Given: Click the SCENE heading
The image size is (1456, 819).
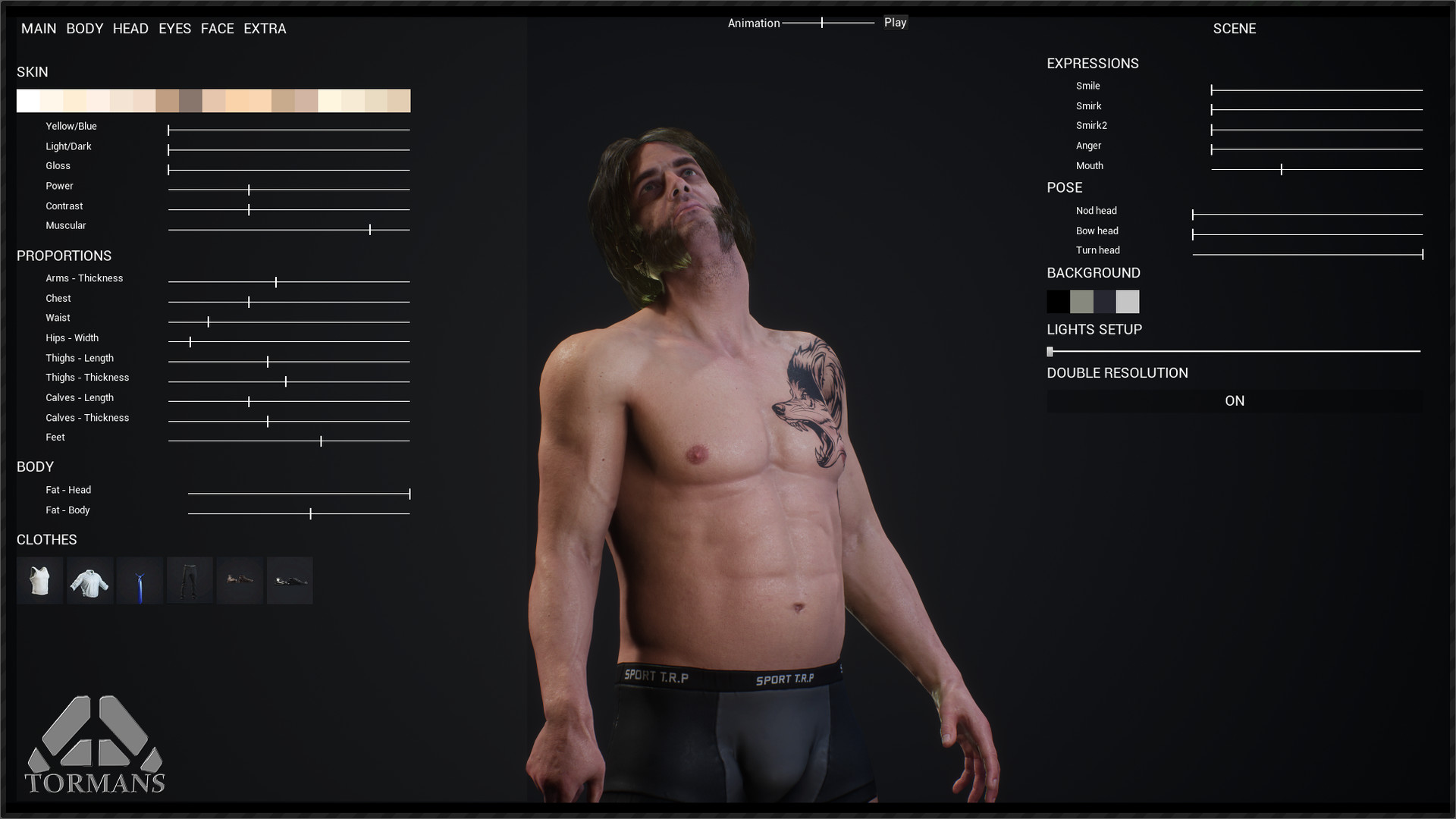Looking at the screenshot, I should [x=1235, y=29].
